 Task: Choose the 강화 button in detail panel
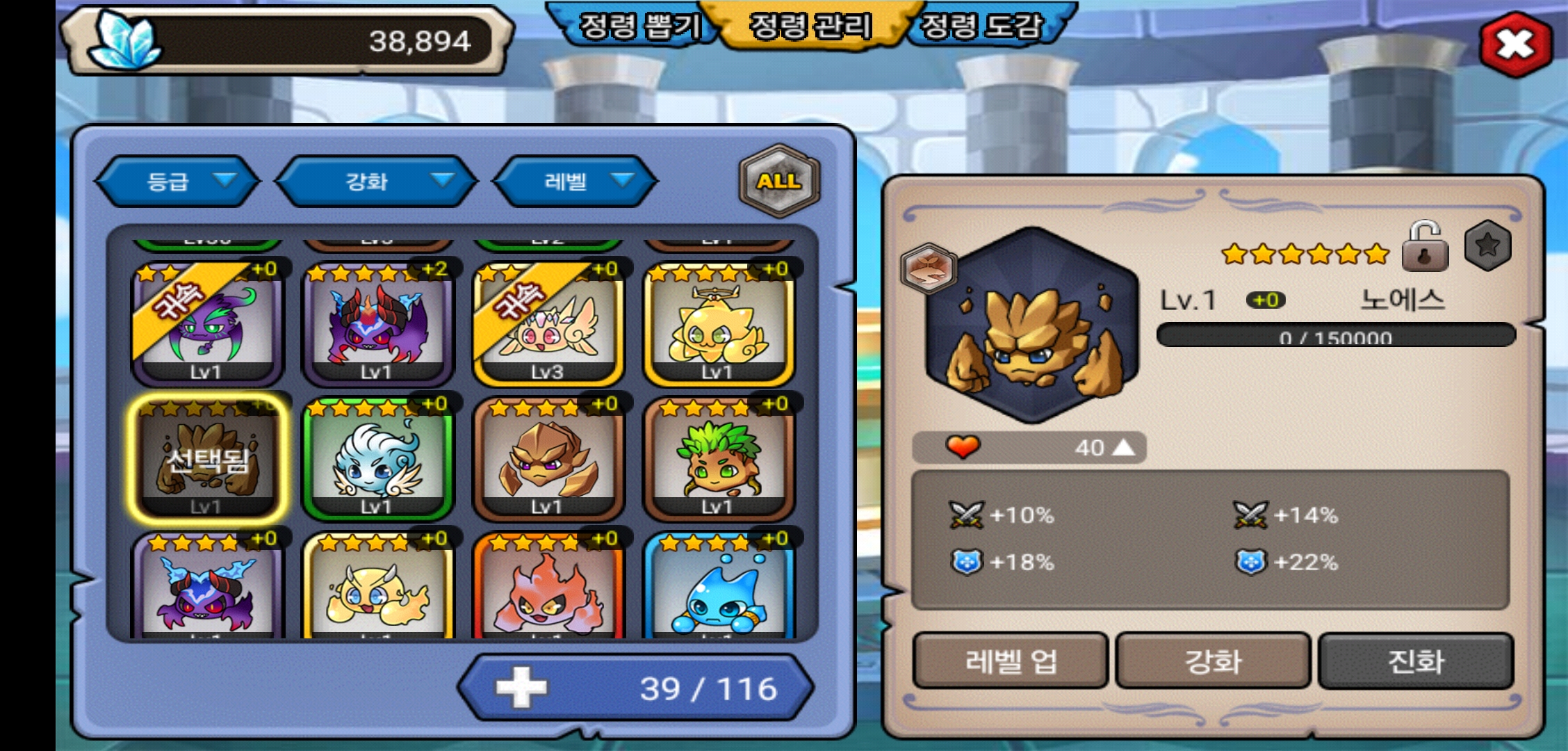click(x=1213, y=661)
